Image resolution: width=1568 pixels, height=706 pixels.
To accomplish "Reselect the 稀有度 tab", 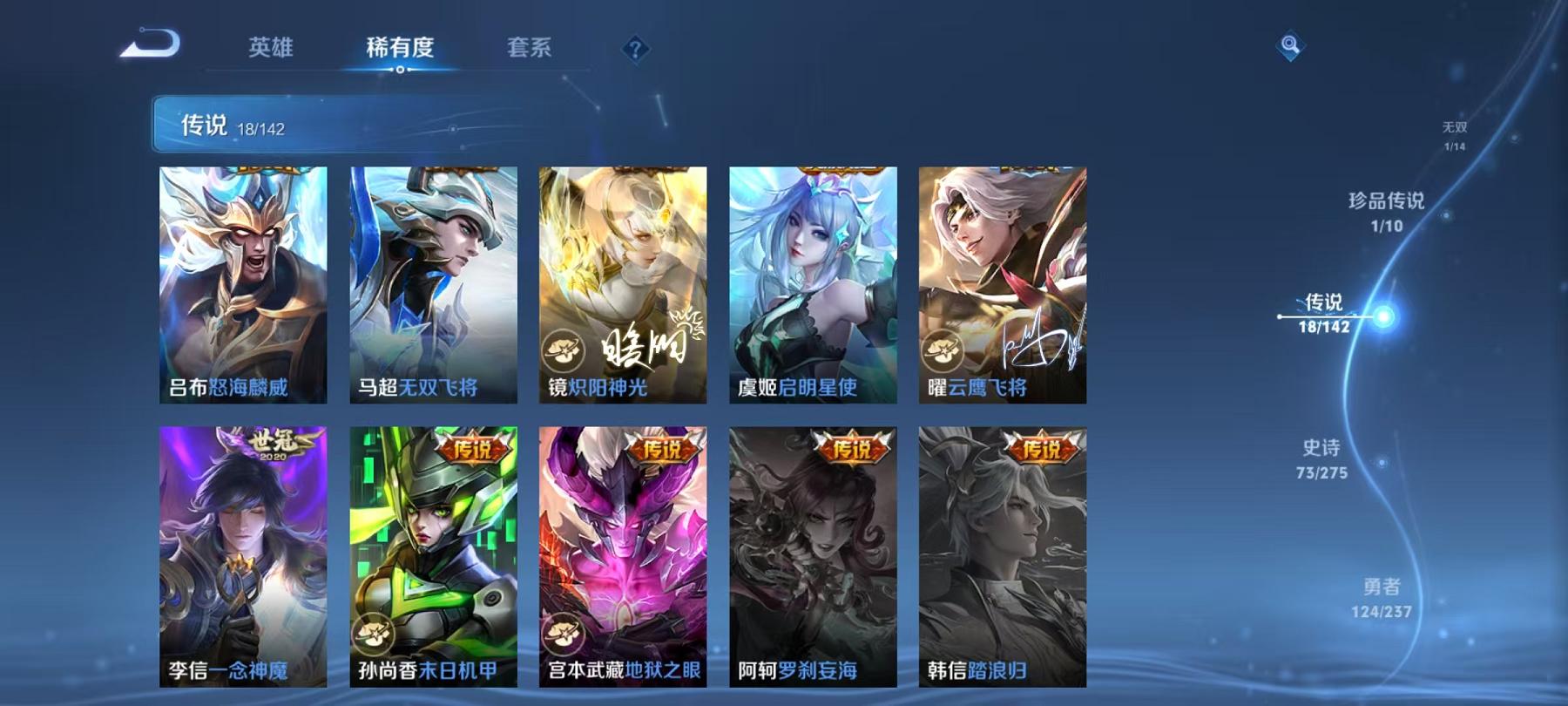I will pos(400,50).
